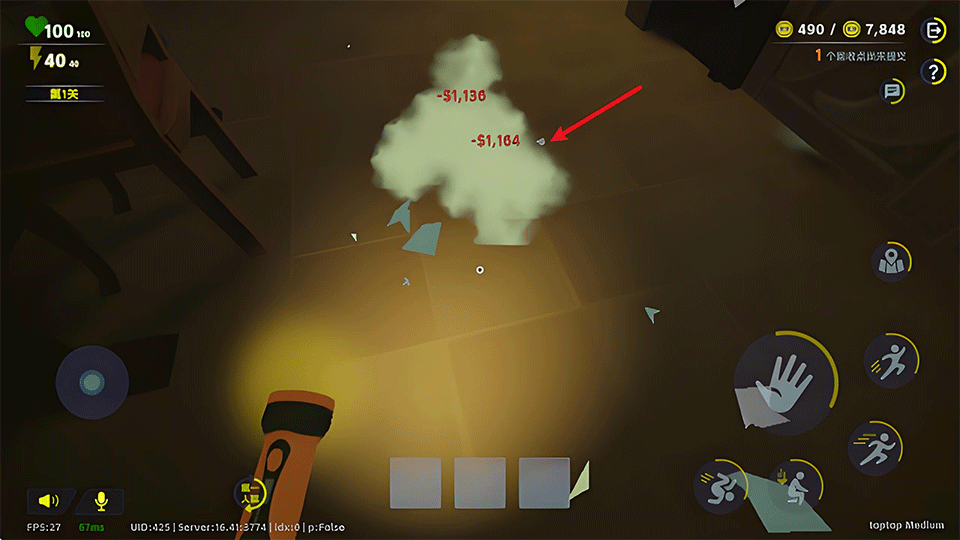960x540 pixels.
Task: Tap the exit door button
Action: 935,31
